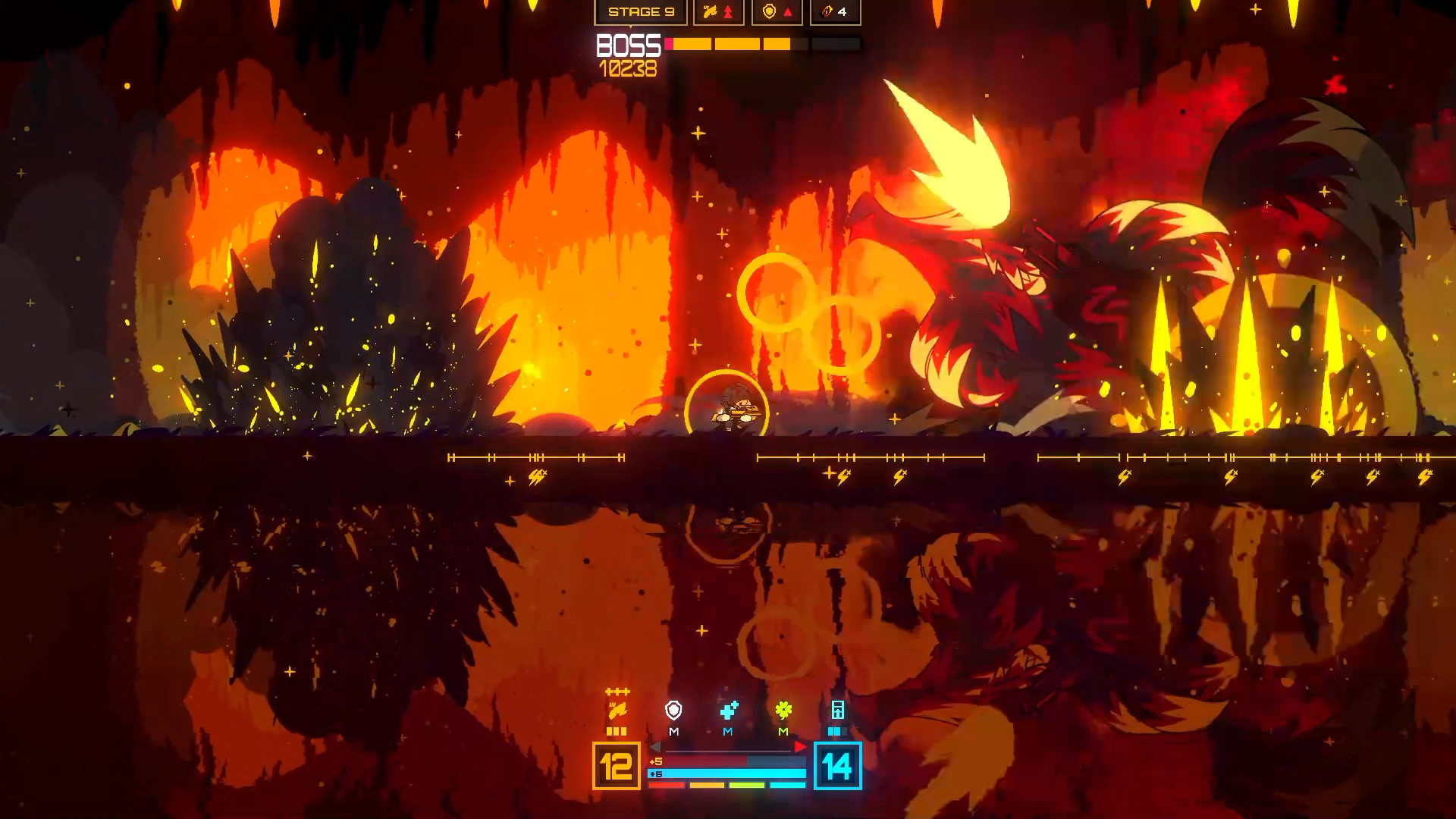Expand the three-plus indicator above the weapon icon
The width and height of the screenshot is (1456, 819).
pyautogui.click(x=617, y=691)
